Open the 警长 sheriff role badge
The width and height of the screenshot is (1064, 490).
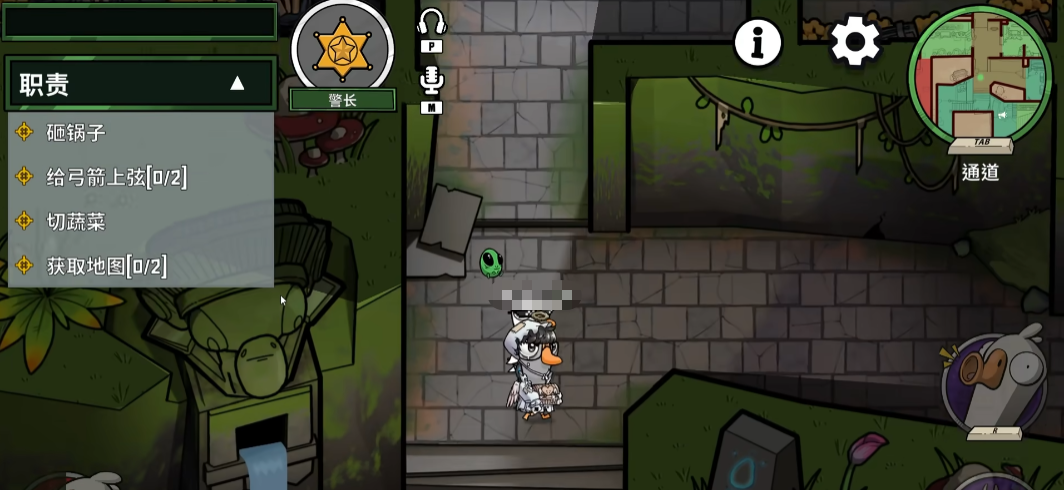(x=342, y=48)
